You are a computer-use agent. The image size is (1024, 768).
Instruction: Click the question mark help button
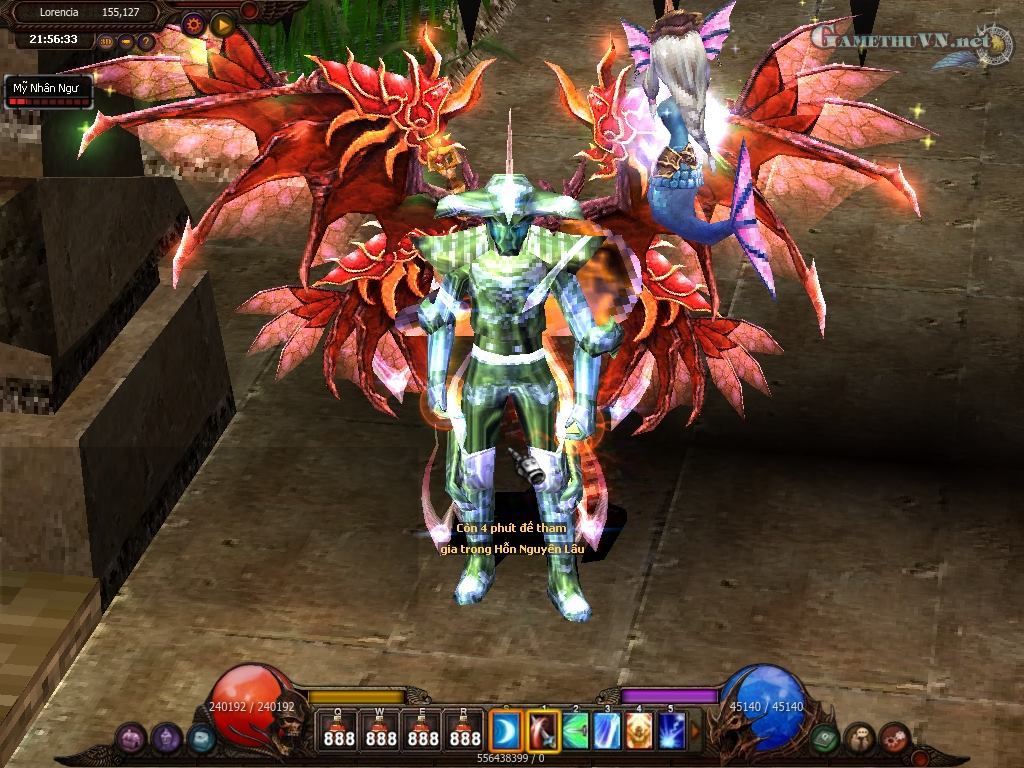click(x=146, y=42)
